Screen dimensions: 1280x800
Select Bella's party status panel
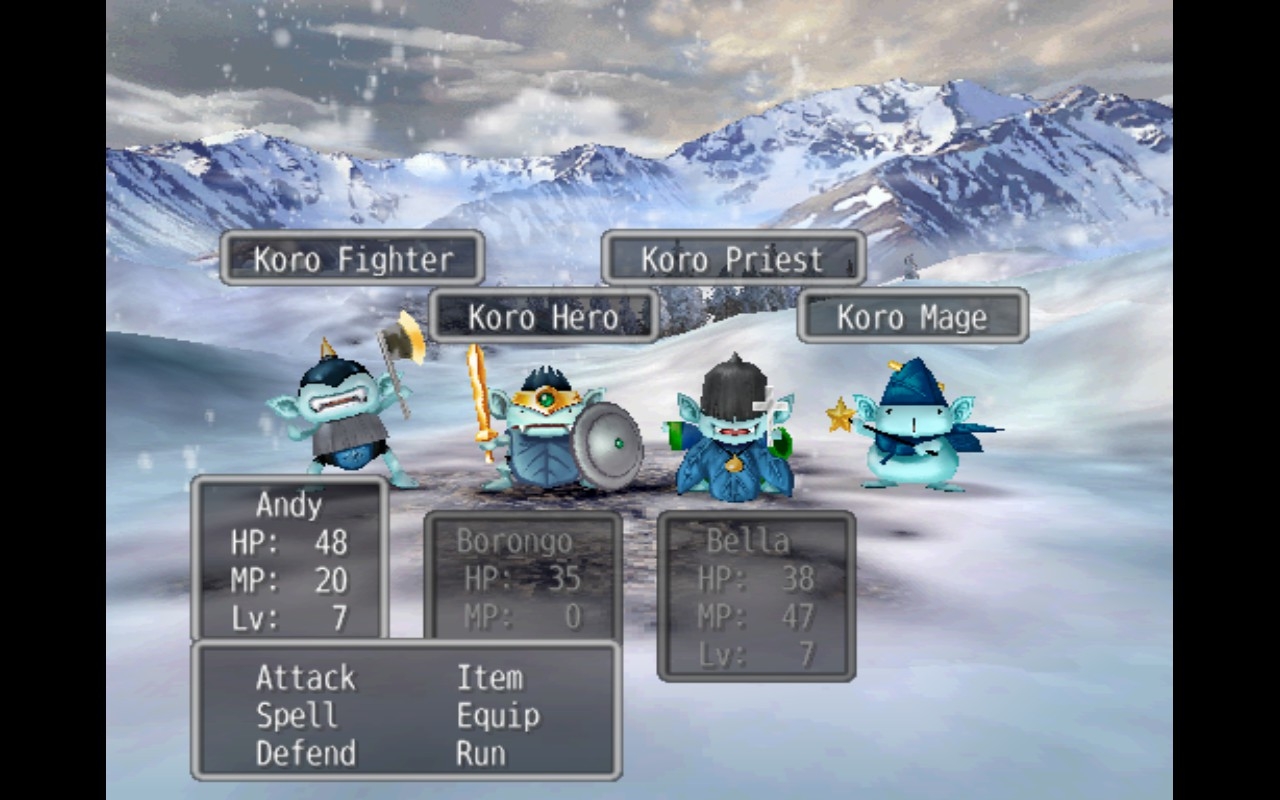pyautogui.click(x=756, y=596)
